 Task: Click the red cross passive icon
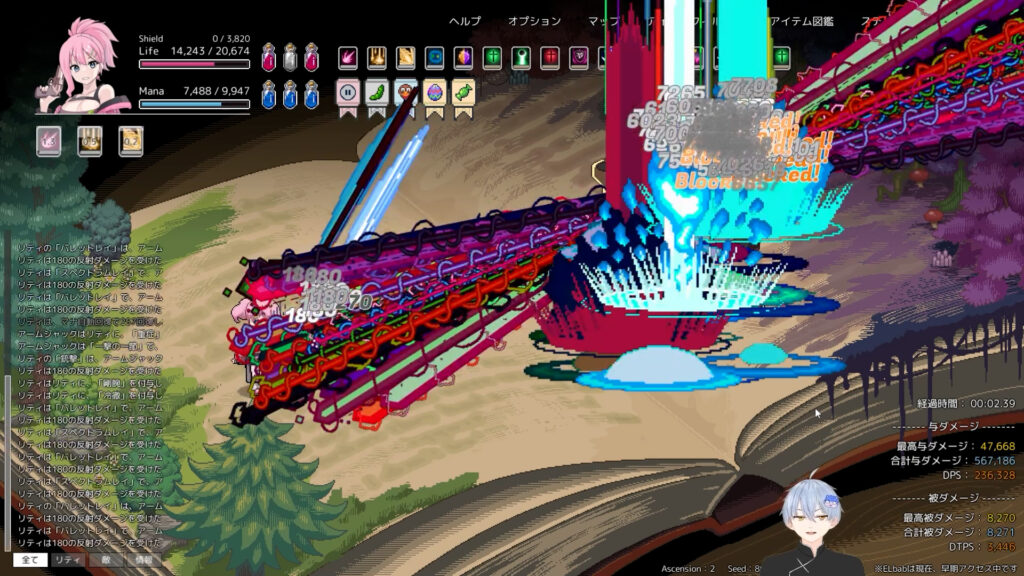(550, 57)
